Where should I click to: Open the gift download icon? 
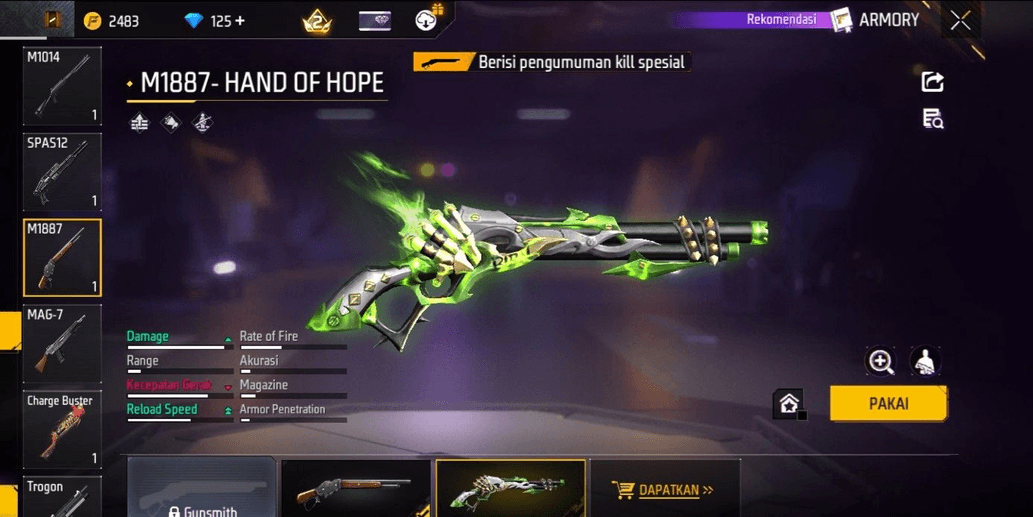click(427, 19)
